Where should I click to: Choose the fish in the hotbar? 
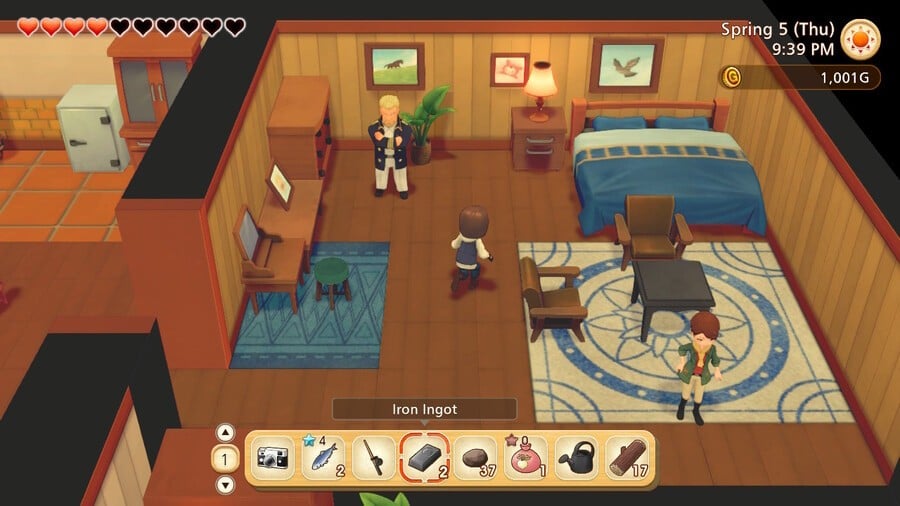[322, 458]
